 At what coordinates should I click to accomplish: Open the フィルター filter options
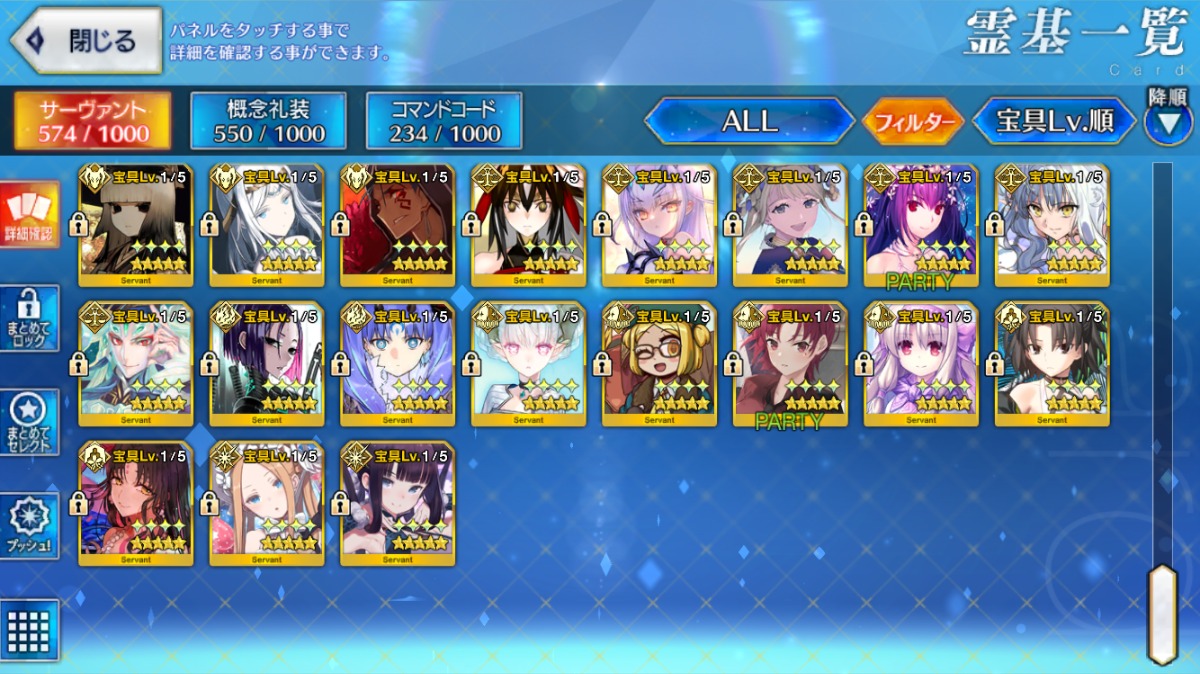912,122
